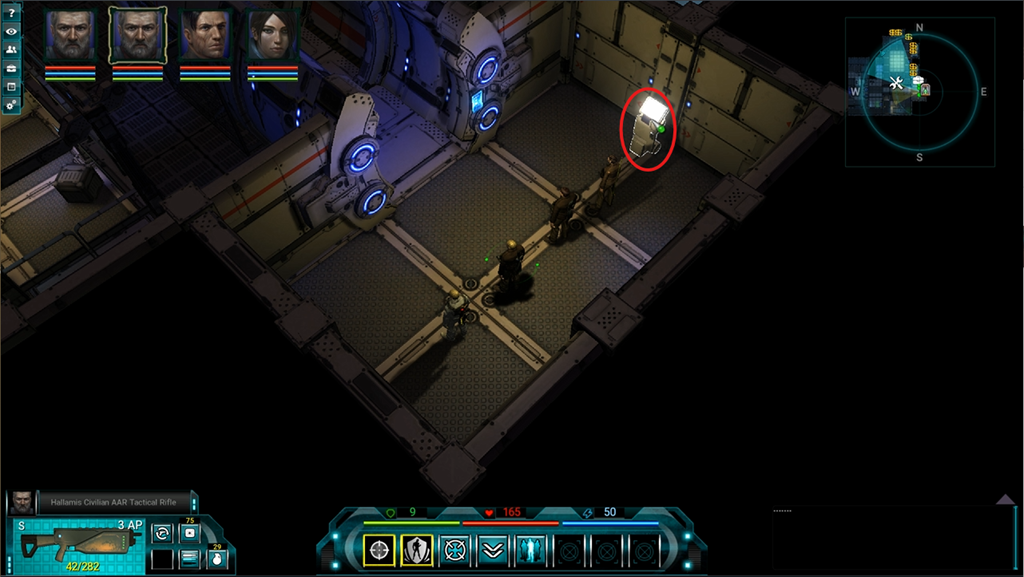Open the briefcase inventory
Viewport: 1024px width, 577px height.
pos(11,68)
